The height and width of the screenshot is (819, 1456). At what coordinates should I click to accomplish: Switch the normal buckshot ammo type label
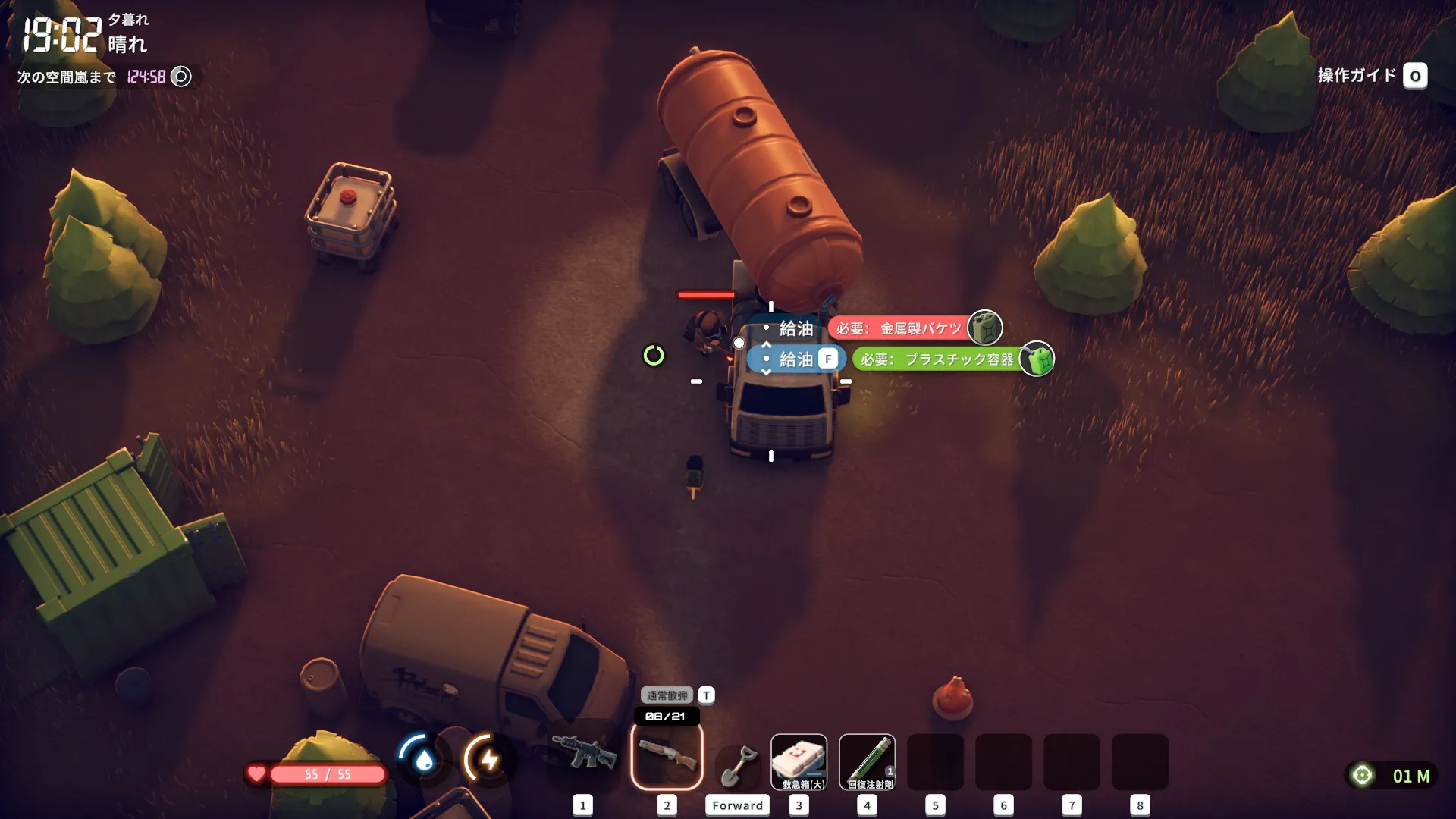(667, 695)
